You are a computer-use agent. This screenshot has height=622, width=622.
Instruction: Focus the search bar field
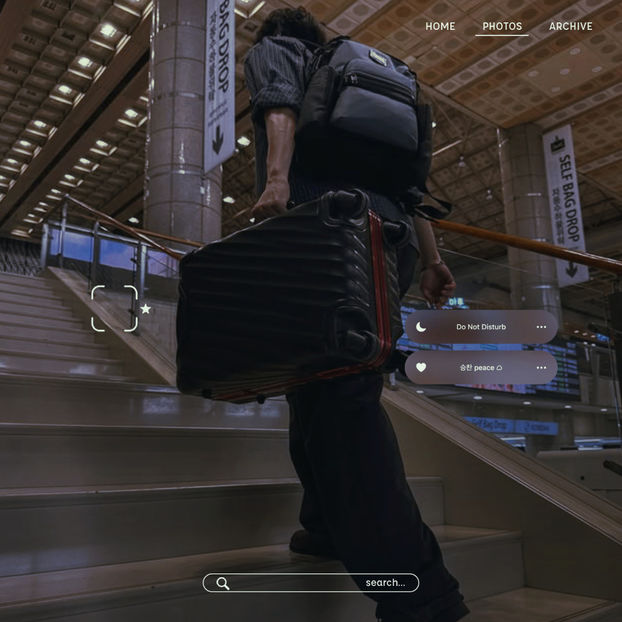pos(310,583)
